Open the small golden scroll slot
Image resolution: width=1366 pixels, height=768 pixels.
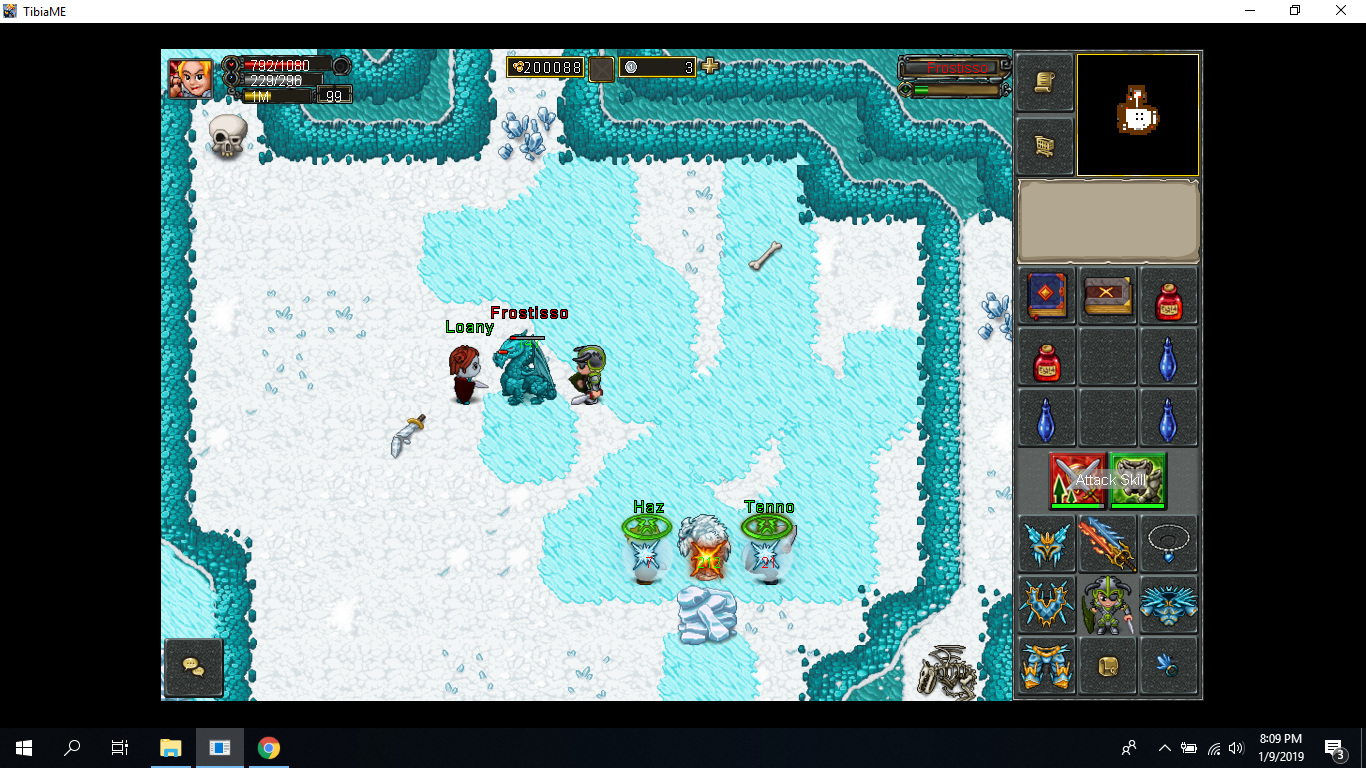(x=1108, y=666)
